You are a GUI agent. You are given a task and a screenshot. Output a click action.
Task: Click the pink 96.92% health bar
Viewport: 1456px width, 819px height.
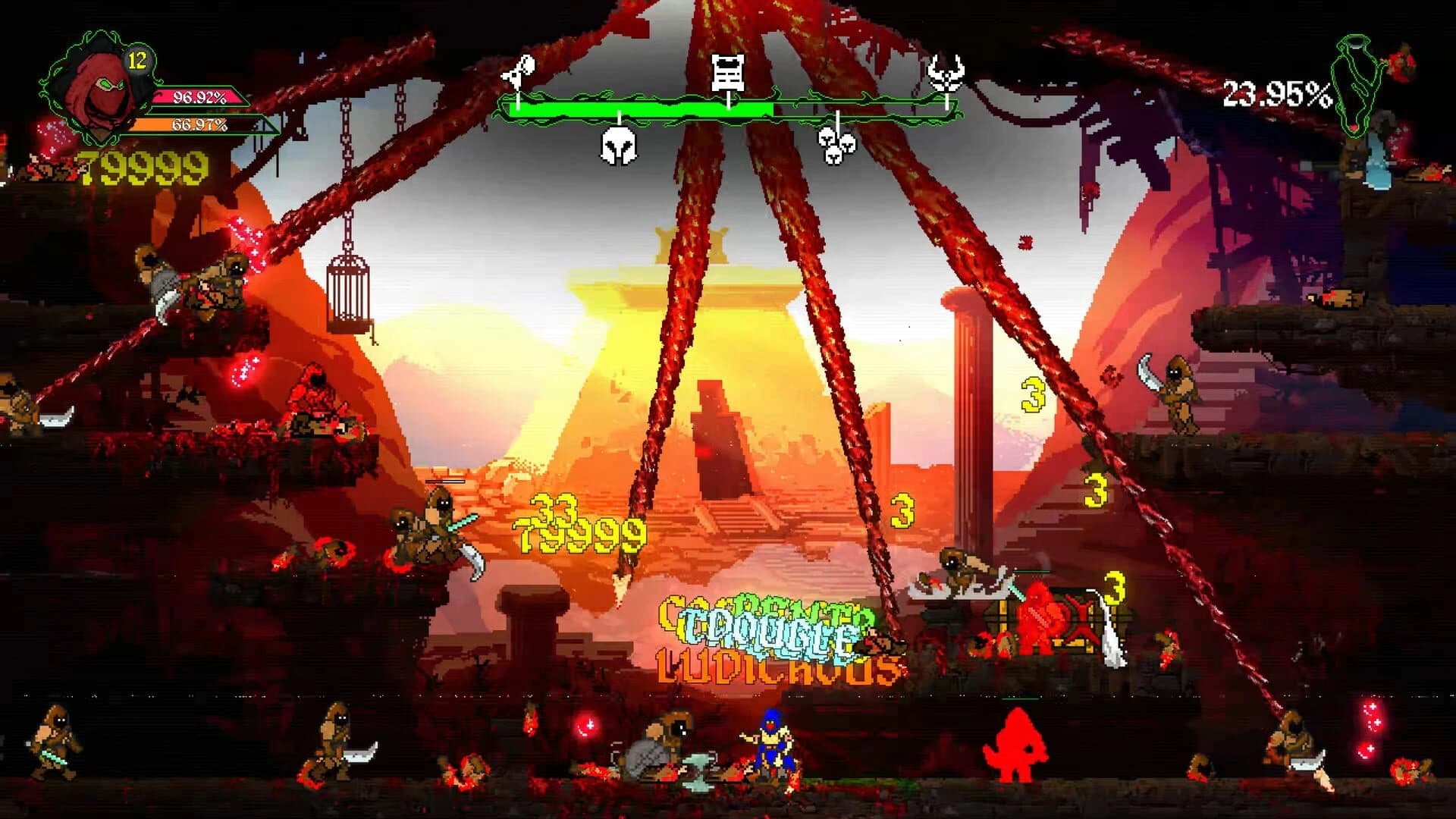199,97
